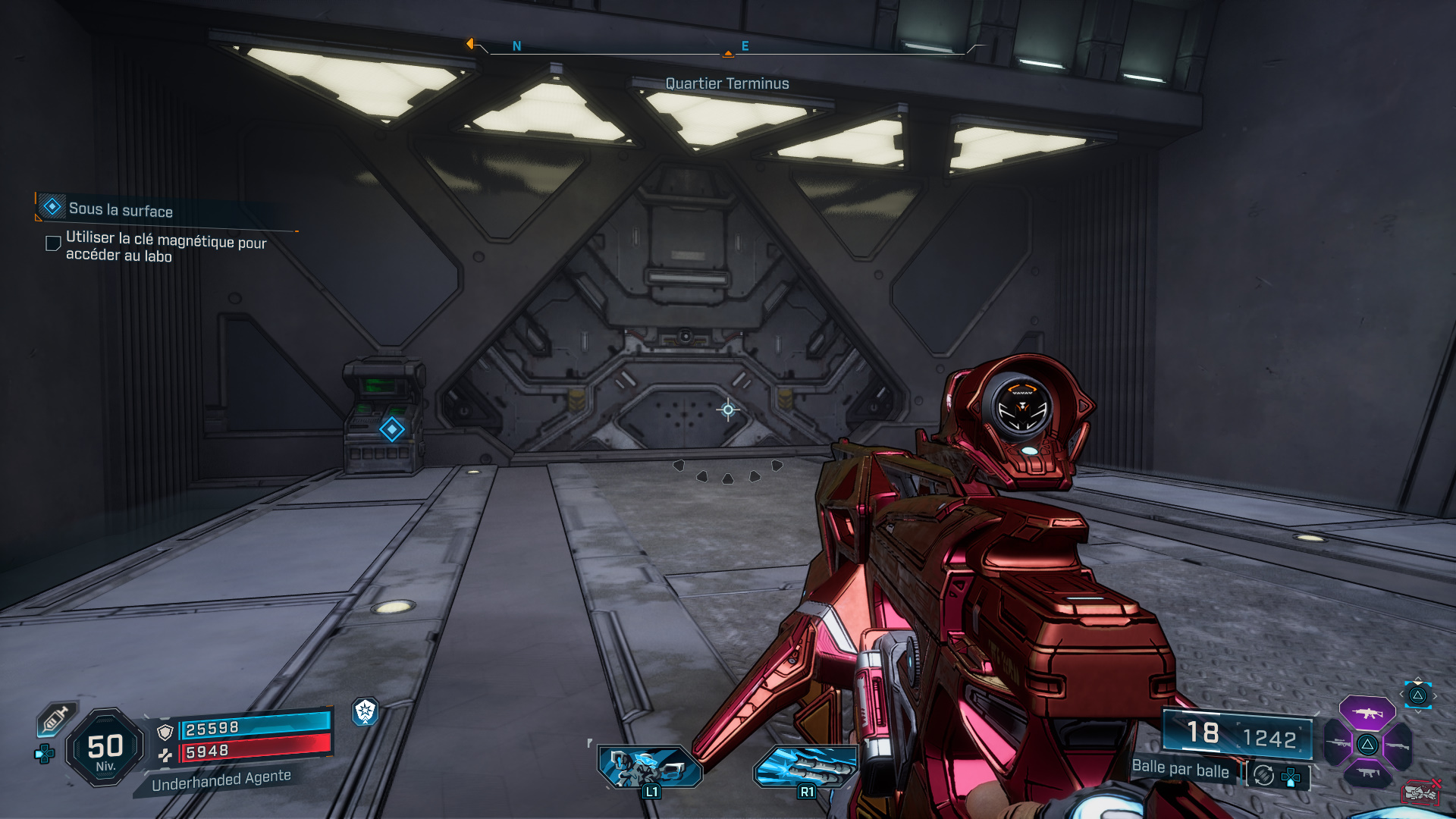
Task: Click the shield buff badge icon
Action: 366,711
